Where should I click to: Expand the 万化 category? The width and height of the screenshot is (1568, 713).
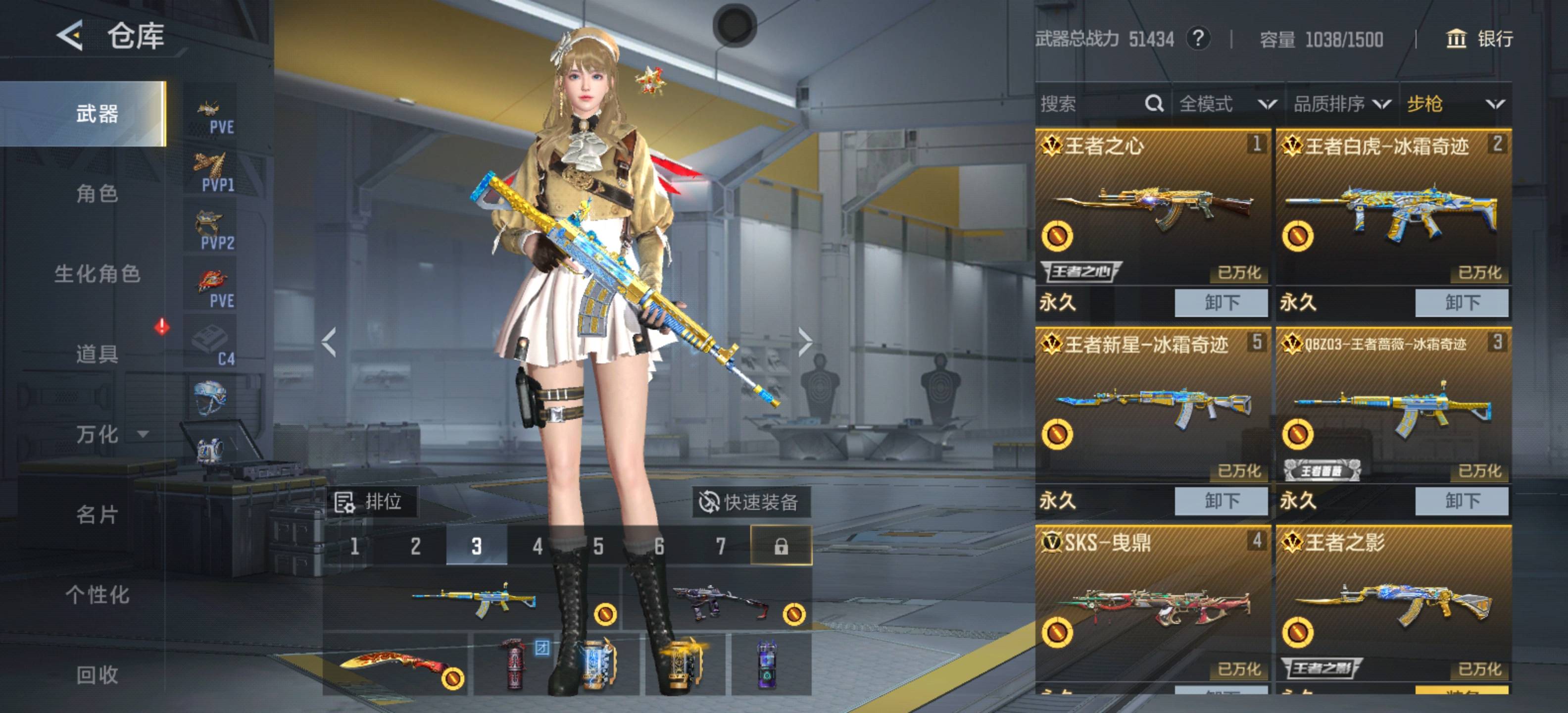[x=109, y=434]
